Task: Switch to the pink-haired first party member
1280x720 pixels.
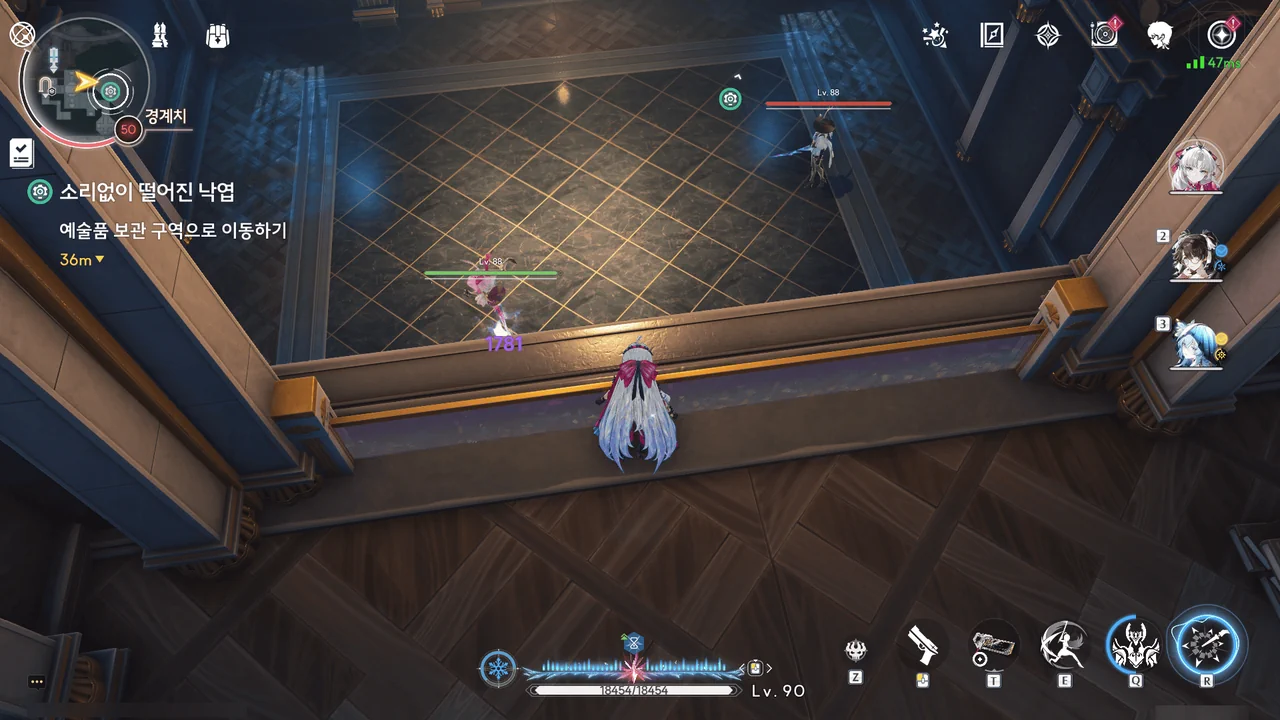Action: (1196, 168)
